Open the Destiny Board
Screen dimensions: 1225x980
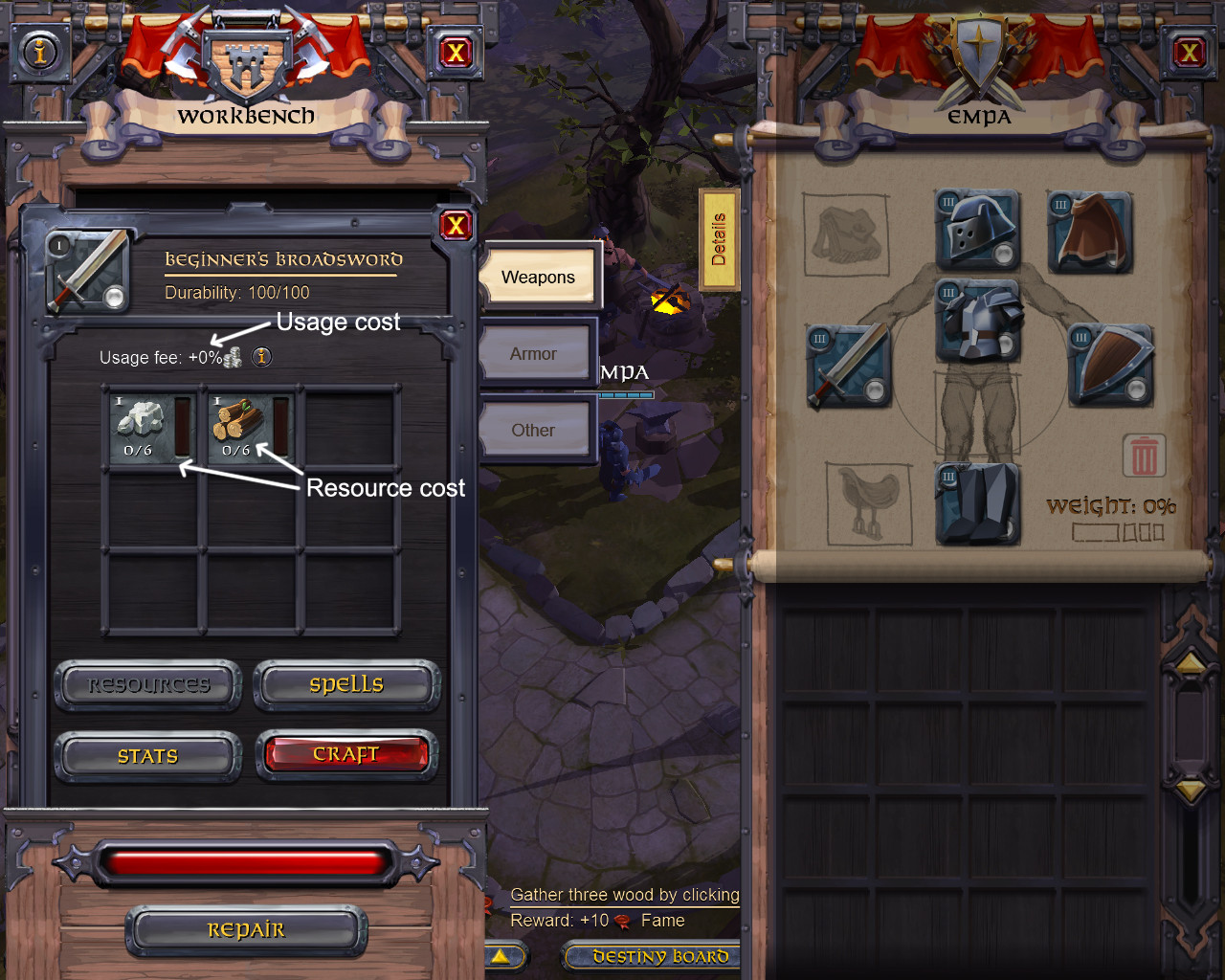[x=652, y=955]
